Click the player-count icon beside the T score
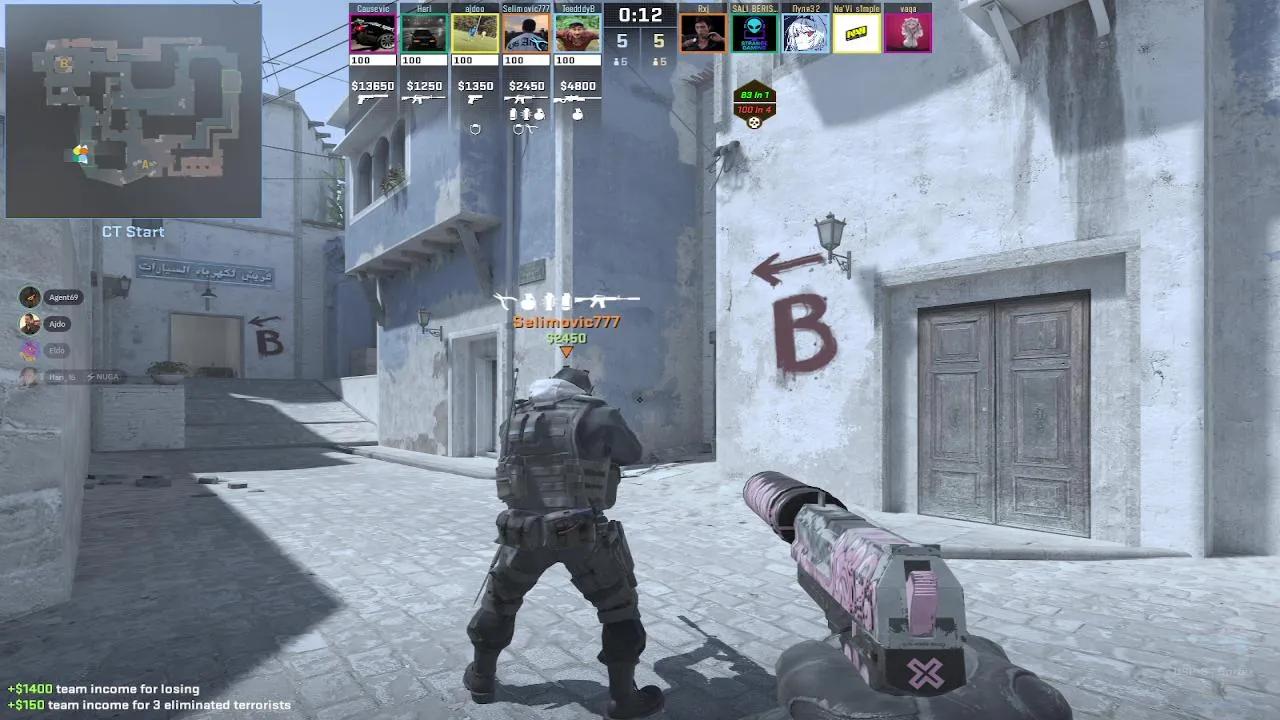The width and height of the screenshot is (1280, 720). (x=656, y=61)
